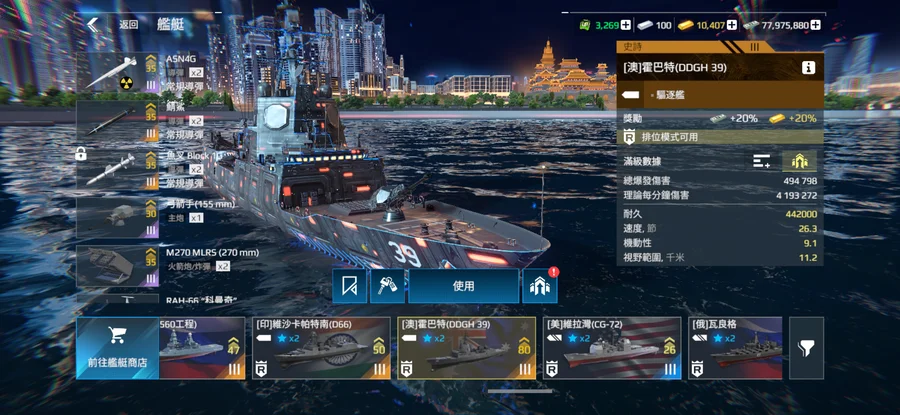Go back using the 返回 arrow

point(93,24)
